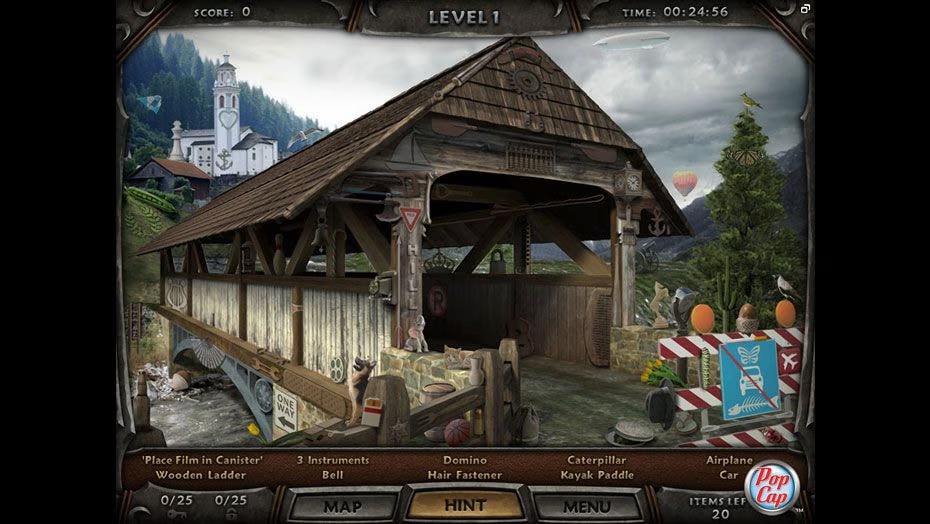Use the HINT button
The image size is (930, 524).
click(463, 506)
